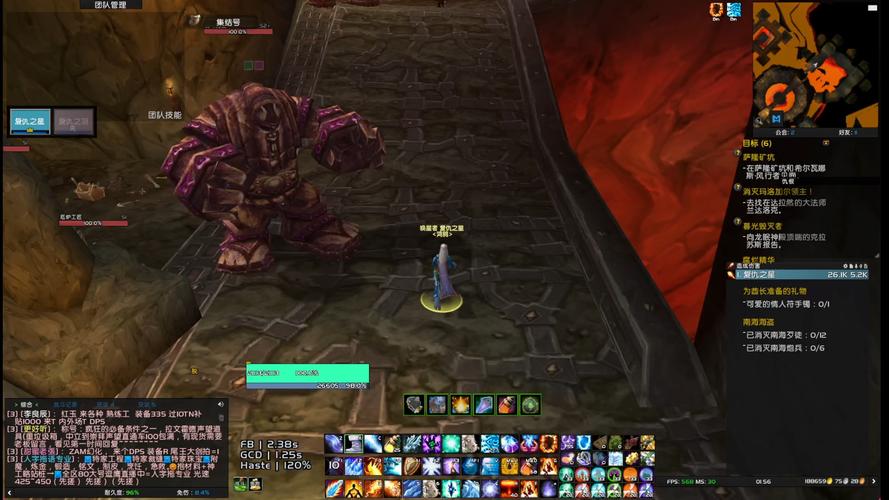Click the orange swirl buff icon
Image resolution: width=889 pixels, height=500 pixels.
coord(714,10)
